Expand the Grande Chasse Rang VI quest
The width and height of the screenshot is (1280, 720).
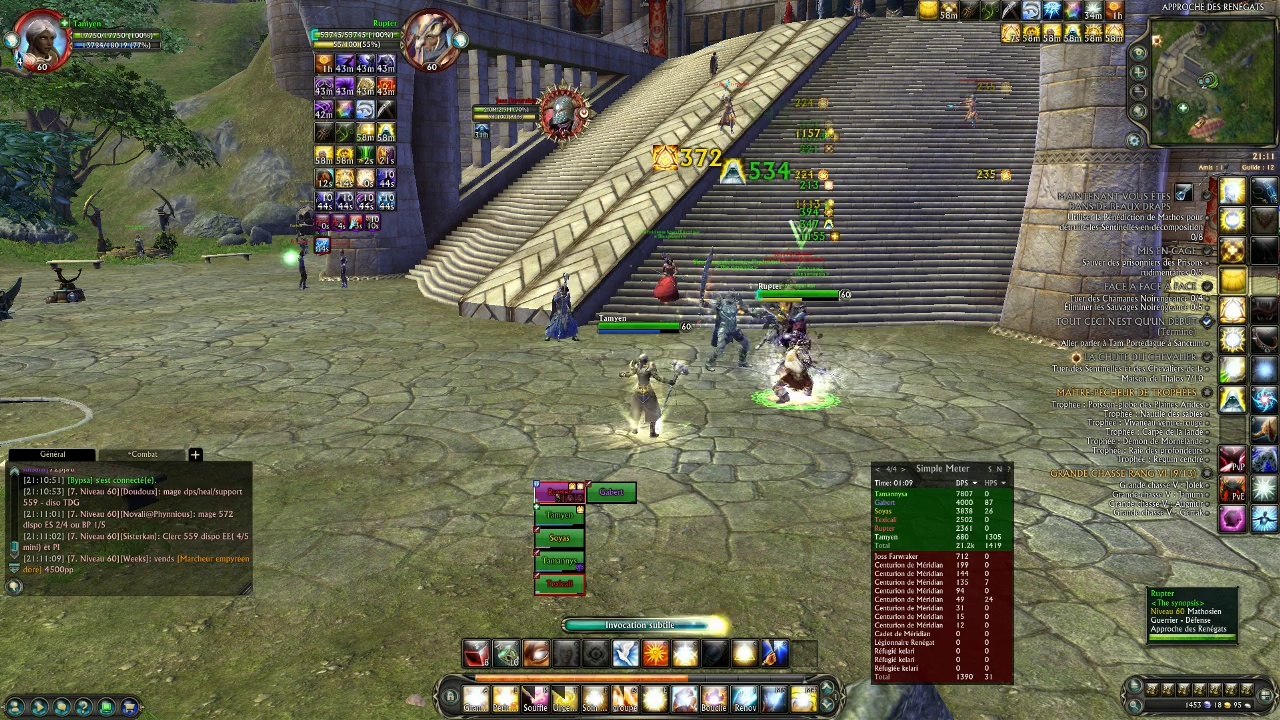pyautogui.click(x=1122, y=473)
